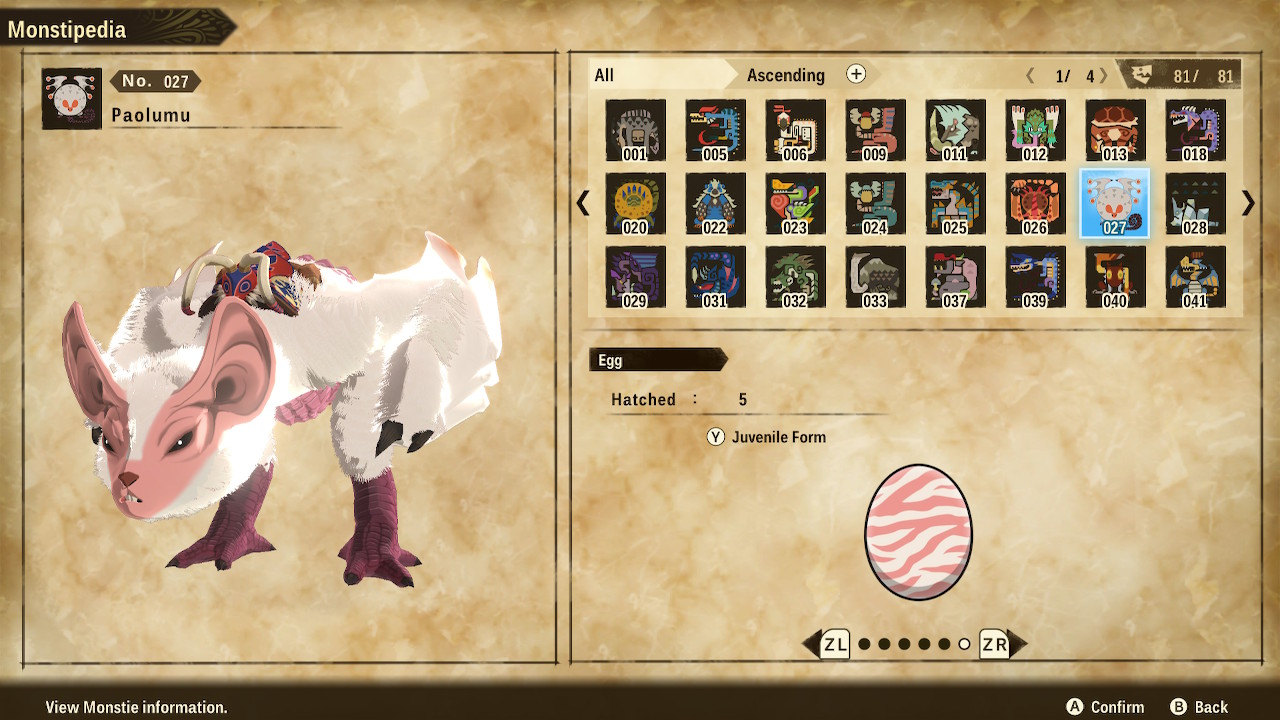Select monster entry 033
The image size is (1280, 720).
(x=875, y=277)
